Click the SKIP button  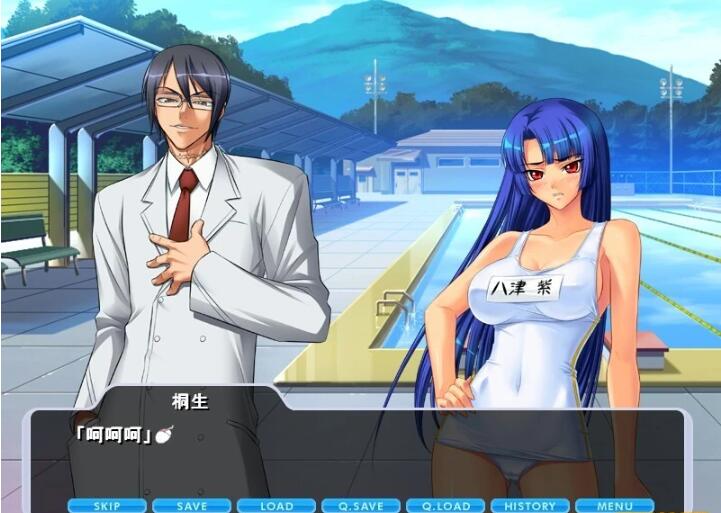107,506
